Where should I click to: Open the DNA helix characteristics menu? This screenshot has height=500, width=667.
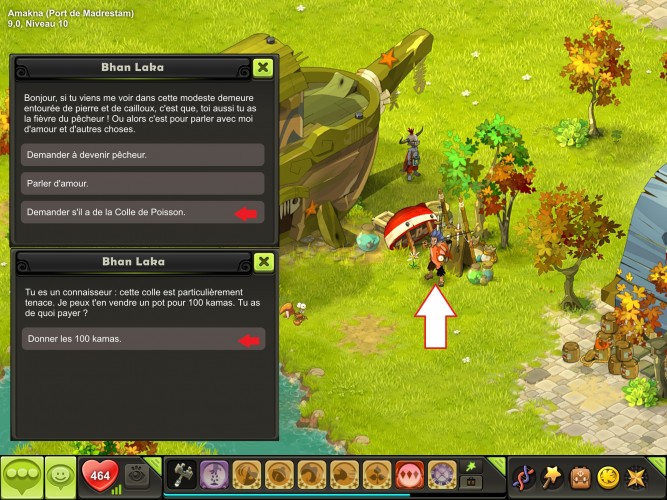pos(522,476)
